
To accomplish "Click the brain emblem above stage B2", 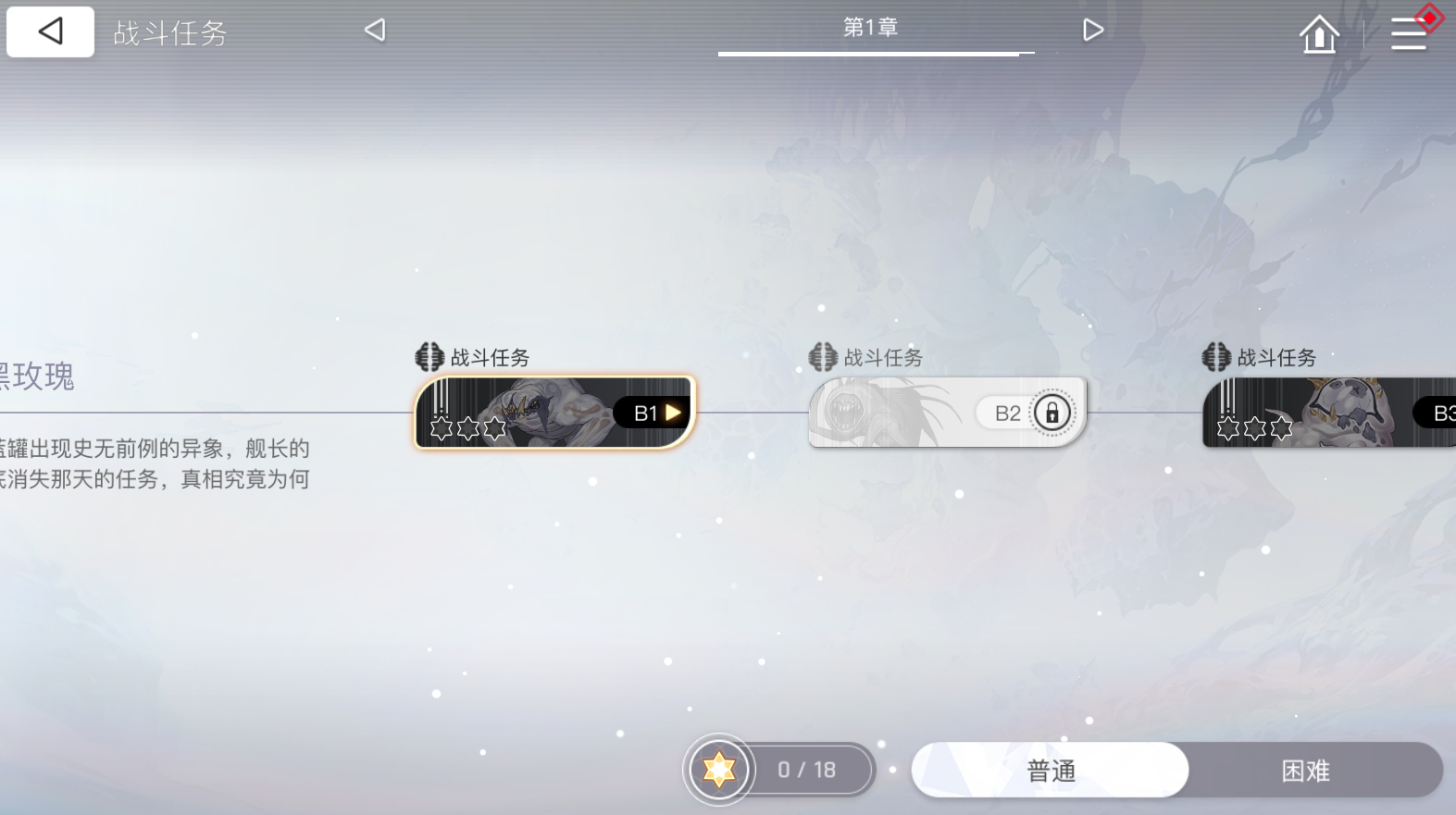I will click(821, 356).
